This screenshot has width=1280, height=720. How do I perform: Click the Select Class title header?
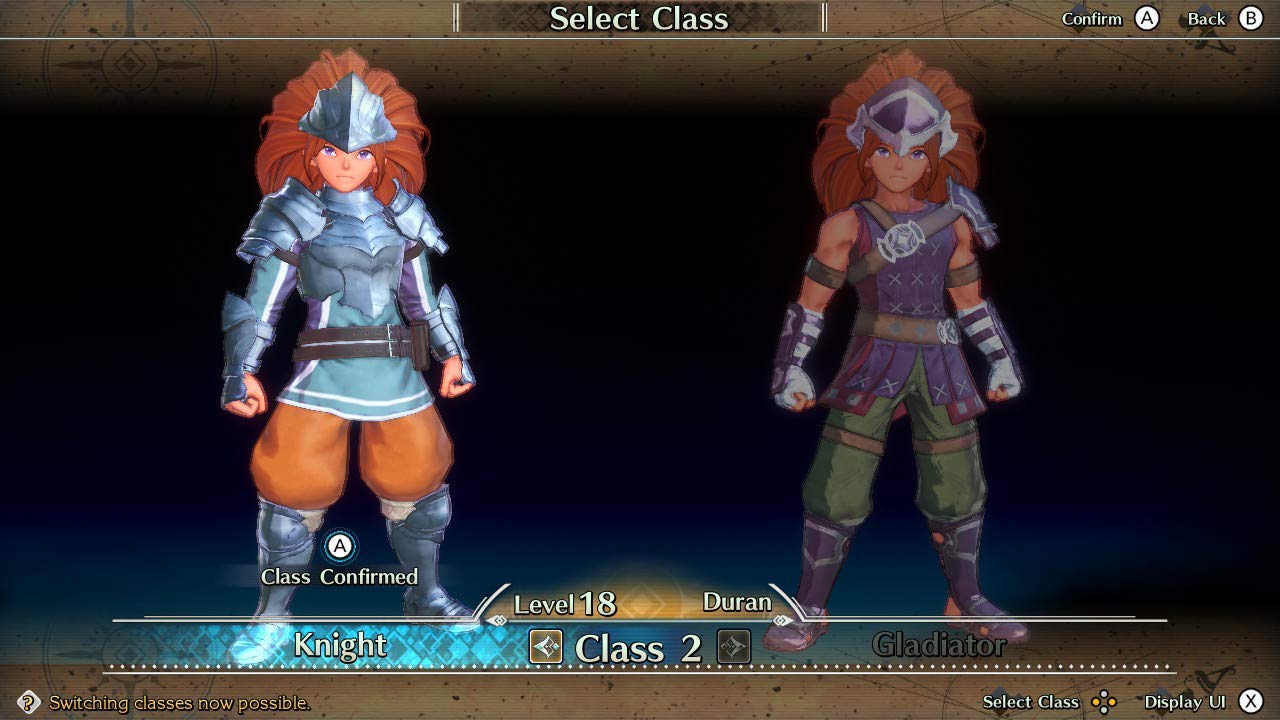click(x=639, y=18)
